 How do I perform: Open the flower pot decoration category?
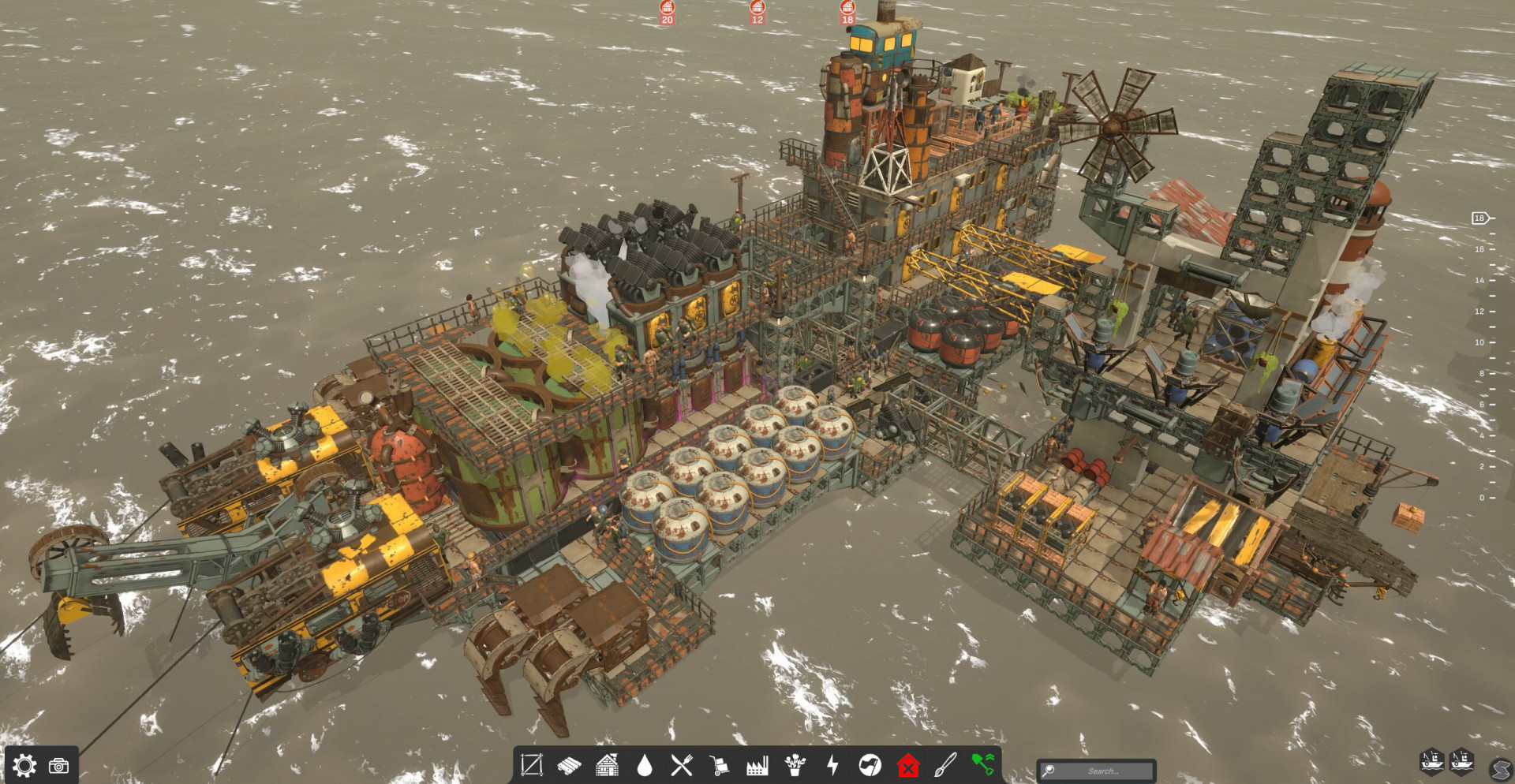[795, 764]
